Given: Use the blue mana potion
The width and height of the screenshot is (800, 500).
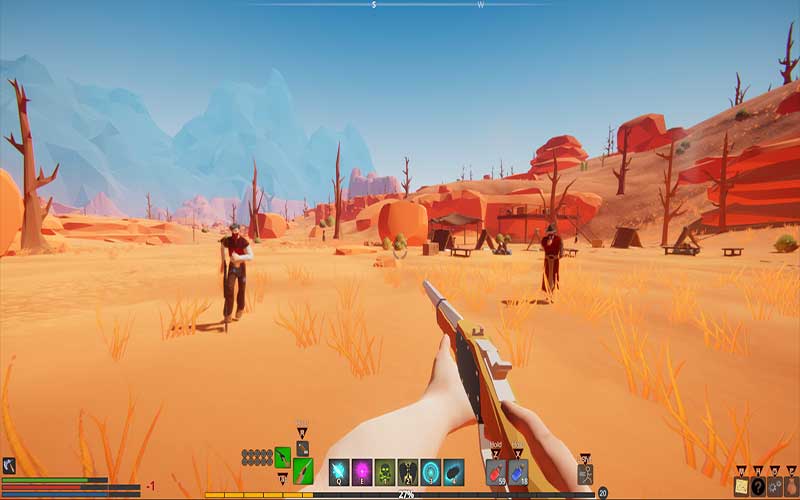Looking at the screenshot, I should tap(518, 472).
